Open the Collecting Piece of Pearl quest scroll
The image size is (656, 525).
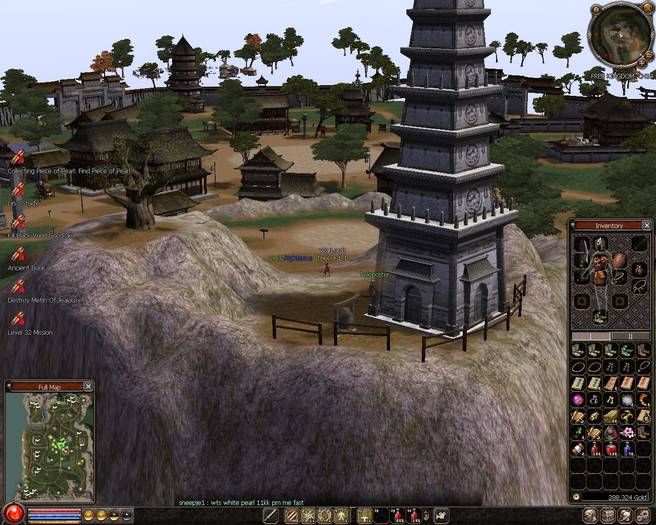tap(17, 157)
